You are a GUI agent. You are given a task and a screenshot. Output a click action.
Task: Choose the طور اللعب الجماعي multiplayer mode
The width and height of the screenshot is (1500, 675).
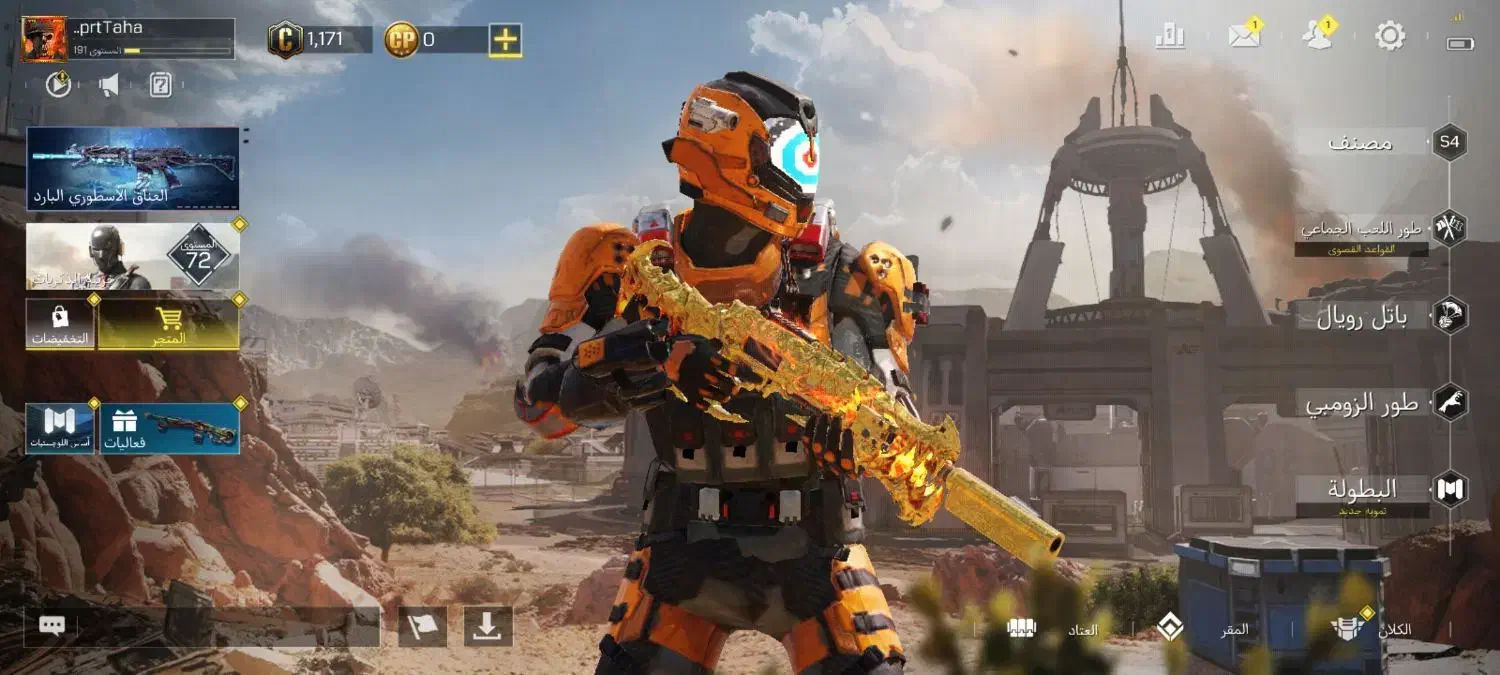1362,230
